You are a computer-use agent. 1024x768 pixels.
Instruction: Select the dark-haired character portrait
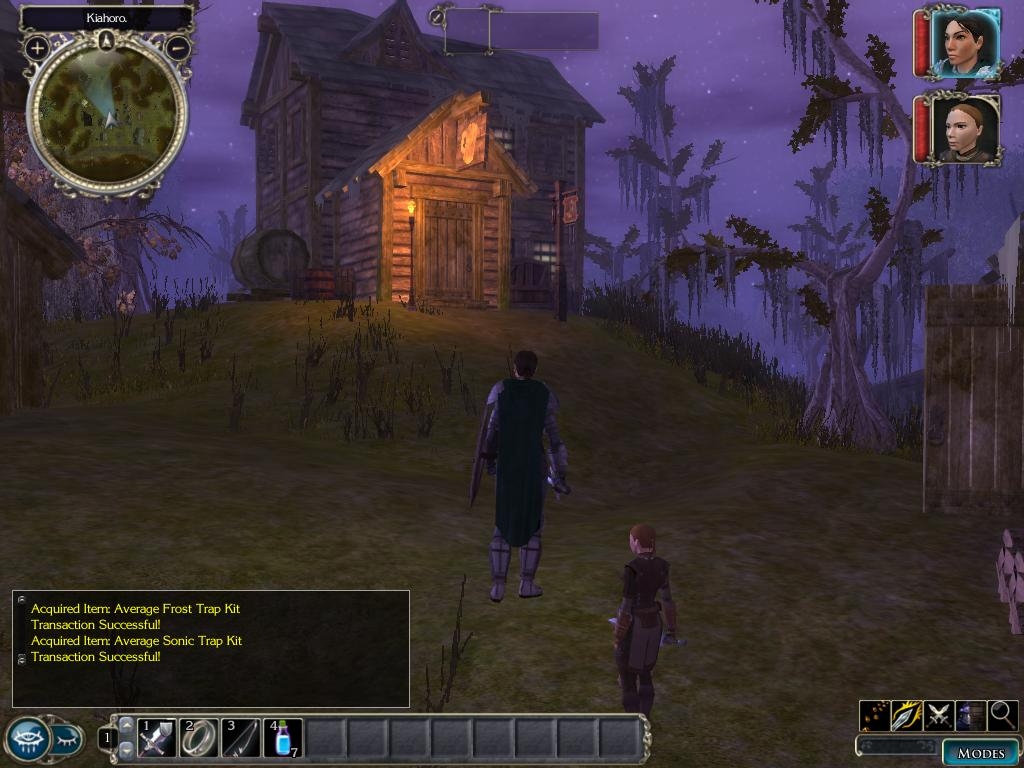pyautogui.click(x=965, y=42)
